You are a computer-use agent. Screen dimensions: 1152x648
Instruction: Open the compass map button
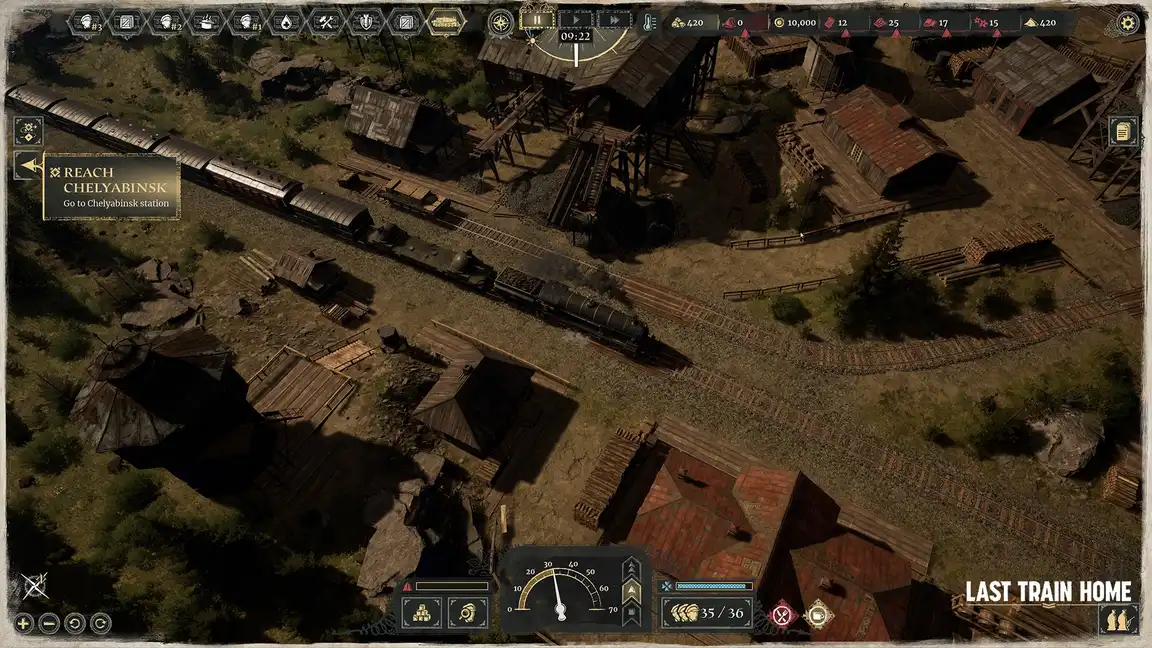tap(500, 21)
